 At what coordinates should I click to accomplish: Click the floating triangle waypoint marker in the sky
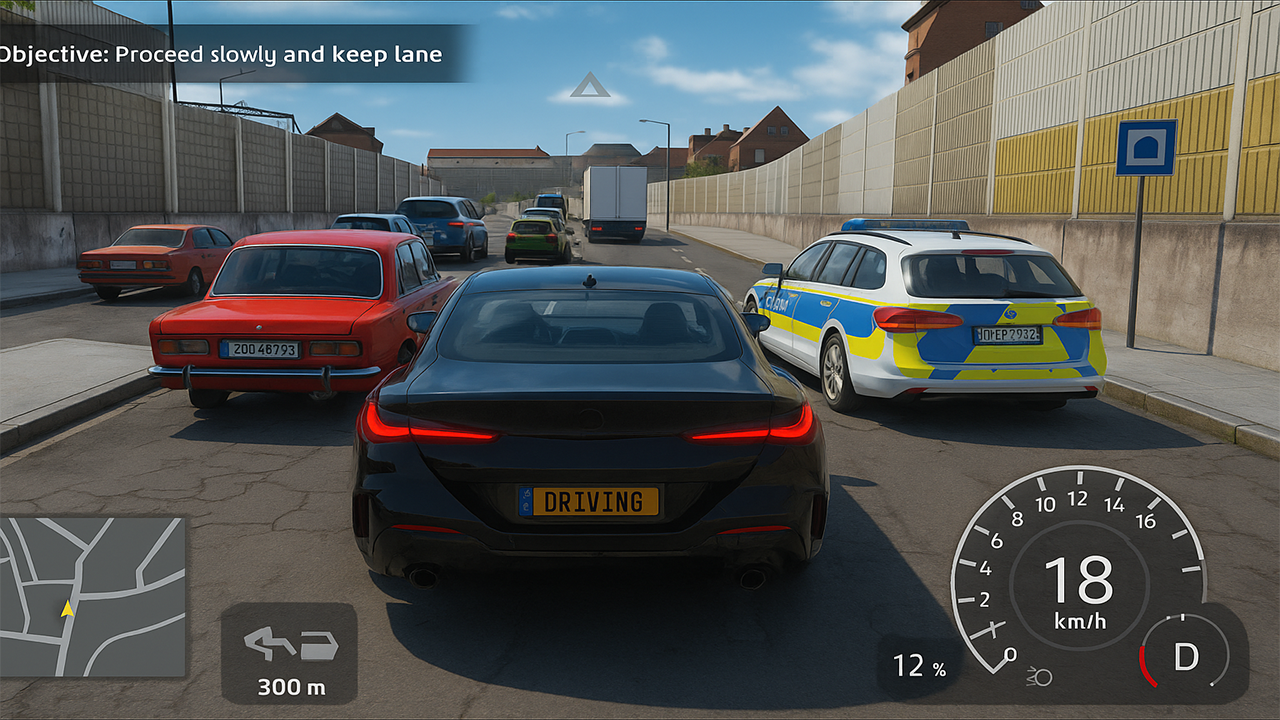coord(590,89)
